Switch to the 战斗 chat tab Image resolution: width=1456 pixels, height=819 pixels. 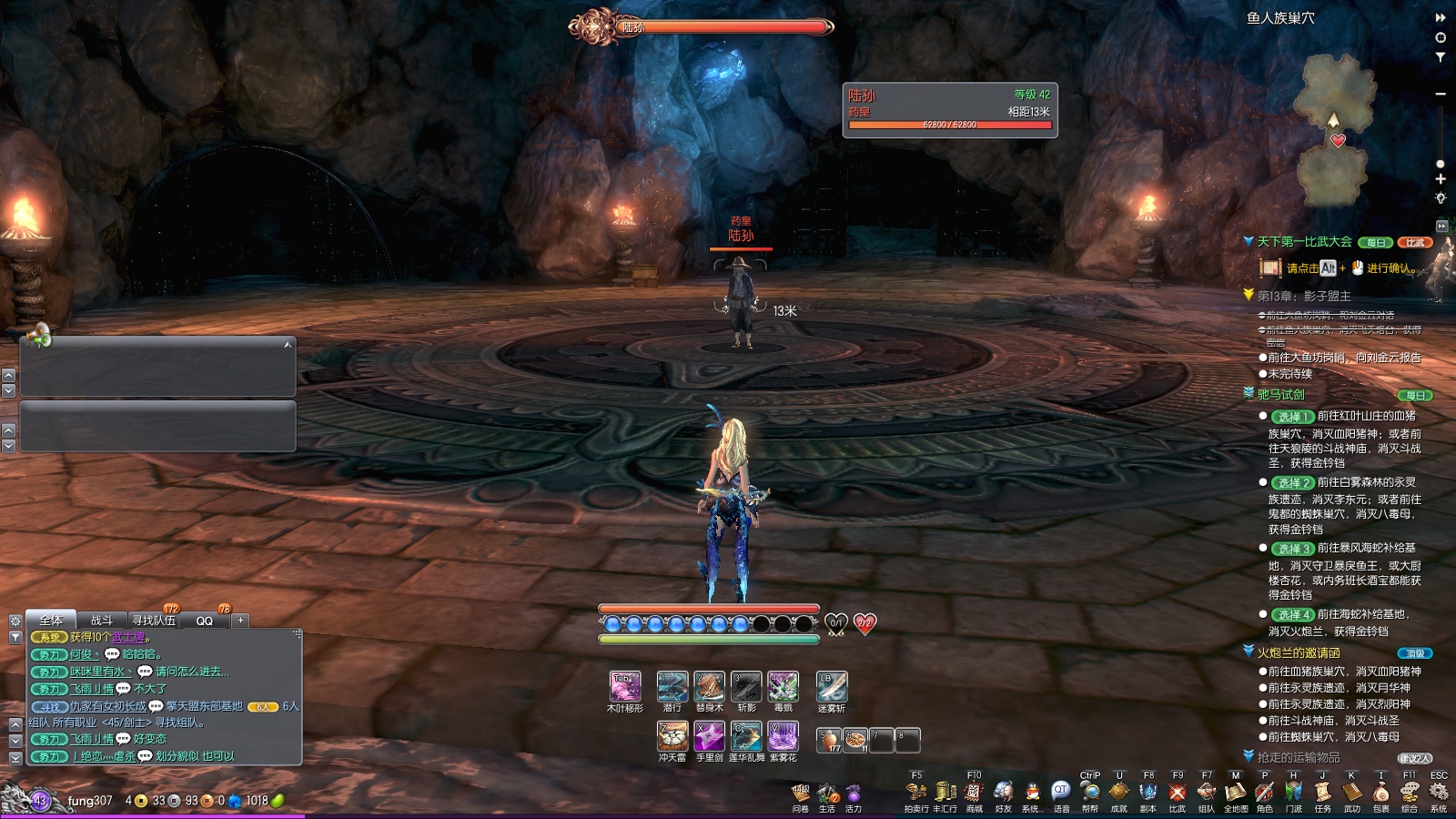[x=101, y=621]
